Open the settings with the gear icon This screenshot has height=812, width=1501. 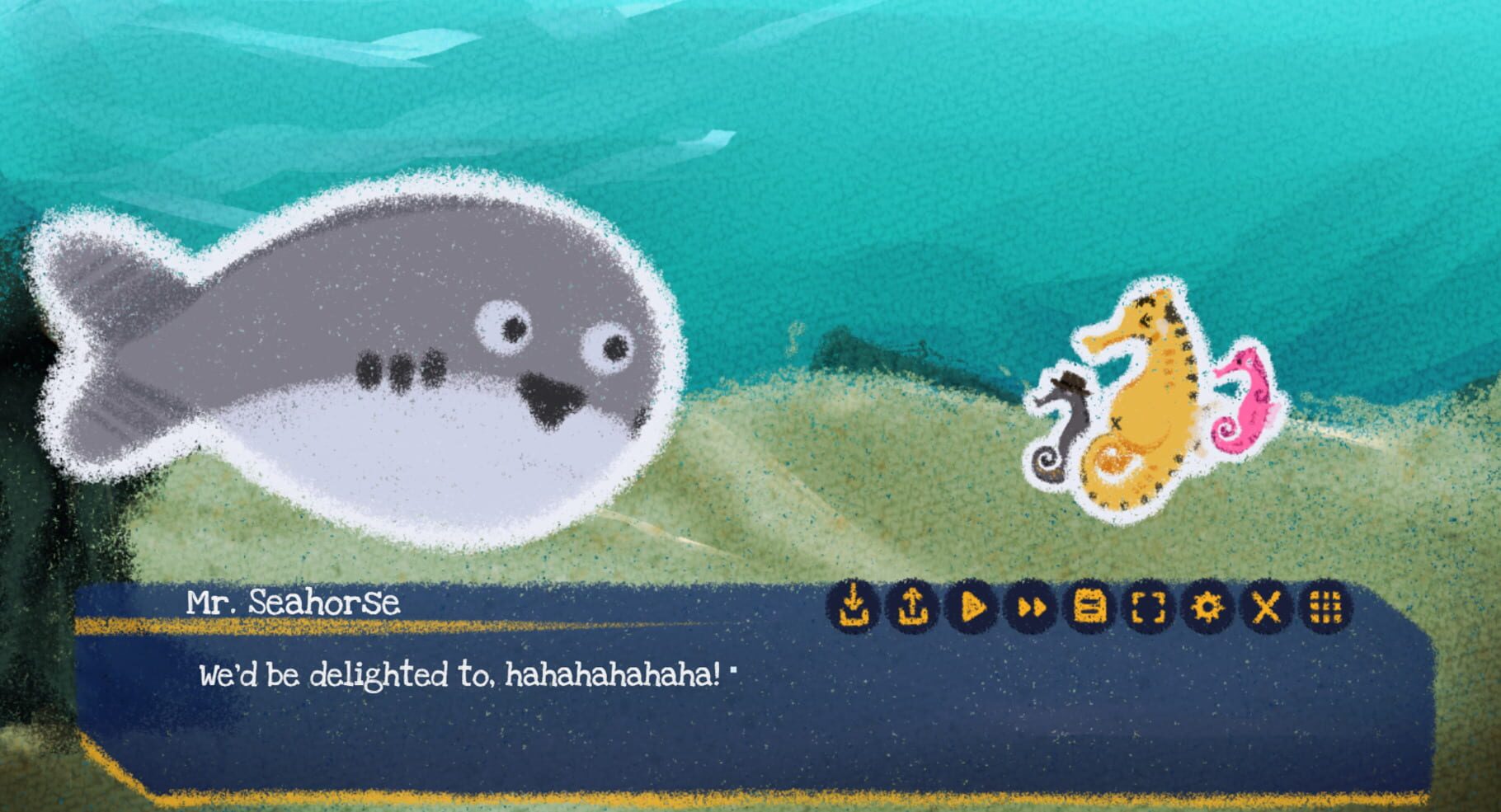[x=1206, y=608]
